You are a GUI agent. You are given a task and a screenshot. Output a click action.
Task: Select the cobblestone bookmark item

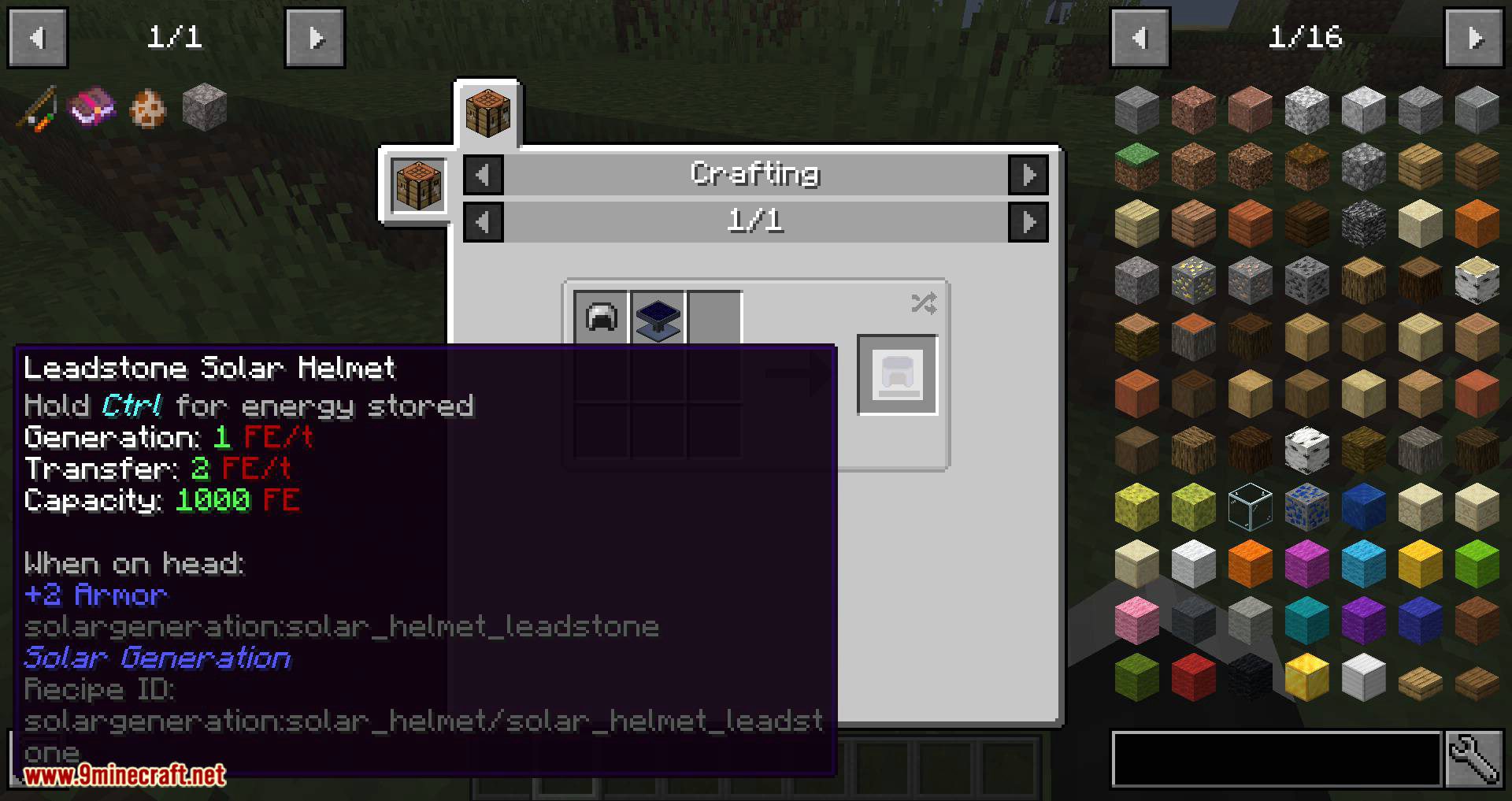pos(204,107)
